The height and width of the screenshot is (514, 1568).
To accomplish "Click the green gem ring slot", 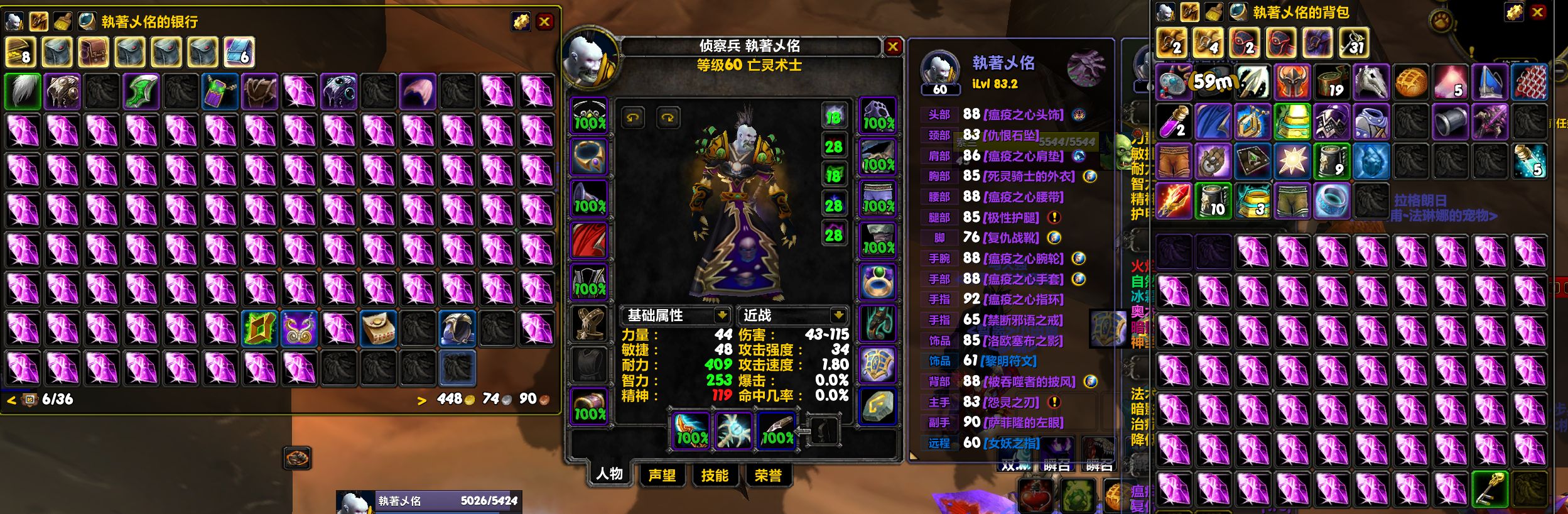I will (x=877, y=282).
